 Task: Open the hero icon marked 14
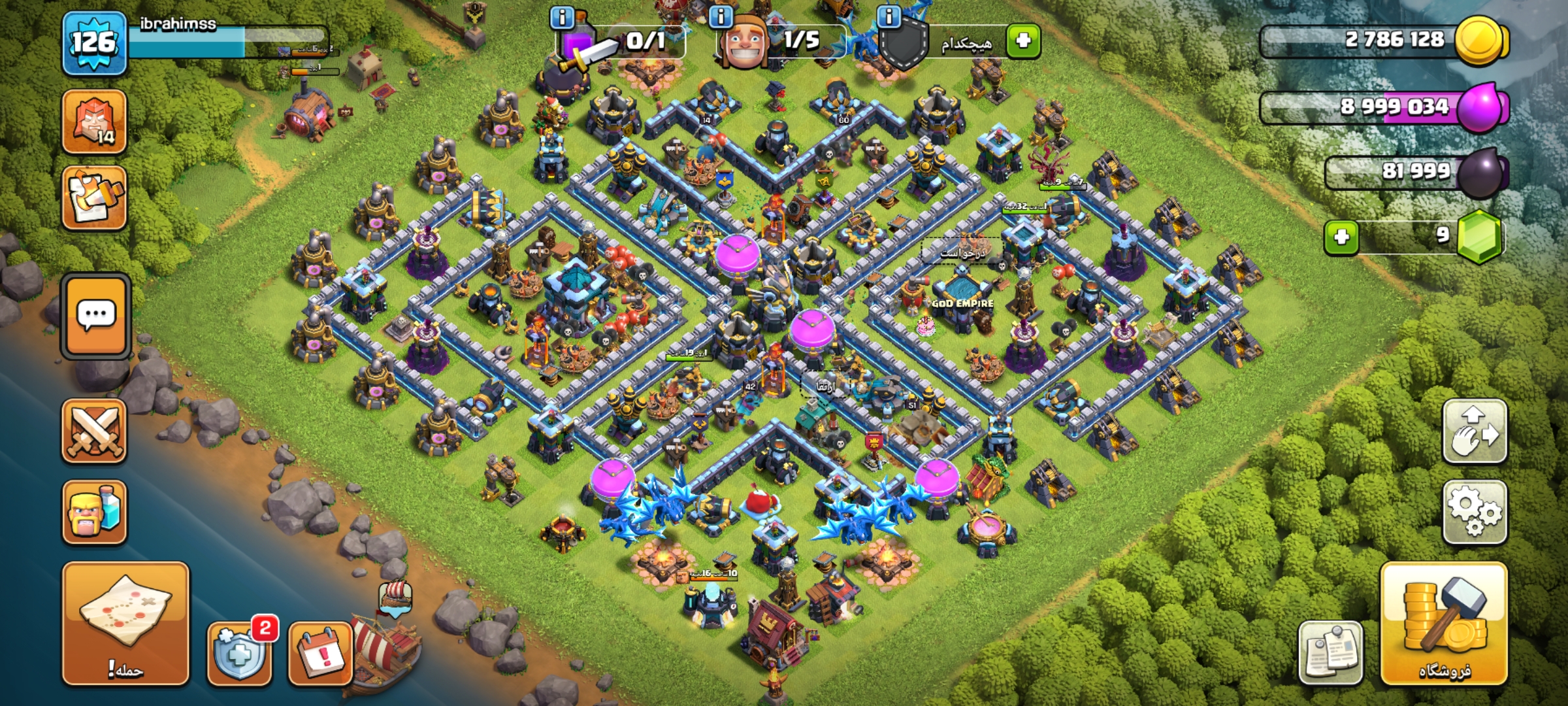pyautogui.click(x=94, y=122)
